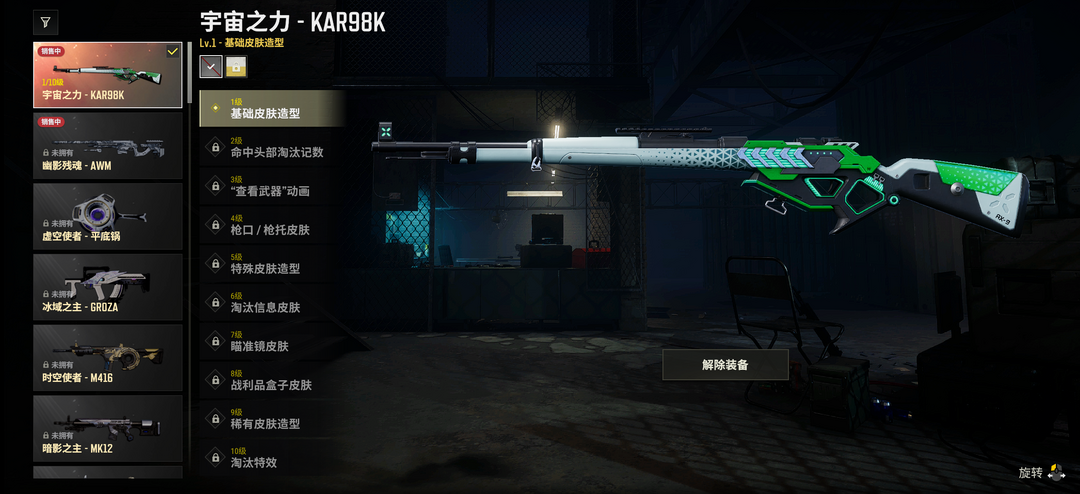Select level 1 基础皮肤造型 entry

(x=272, y=108)
